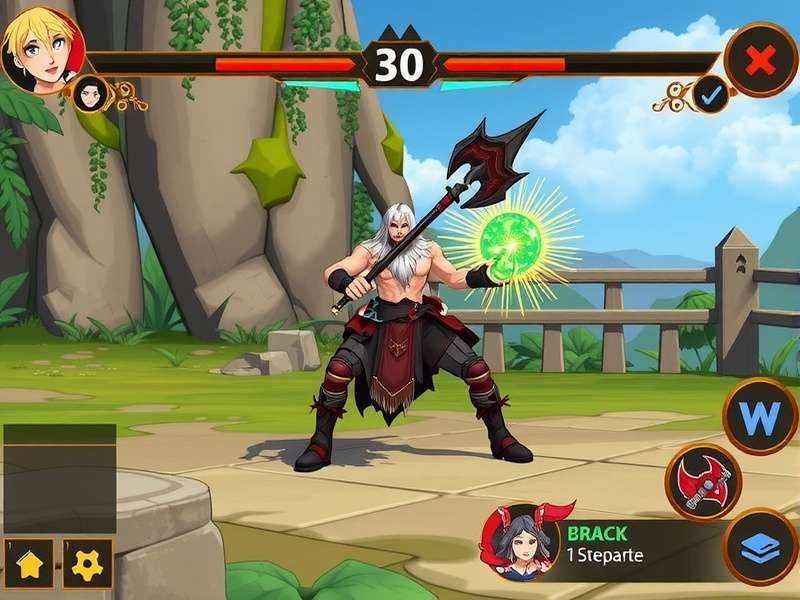Open the blue layers stack button

(760, 546)
